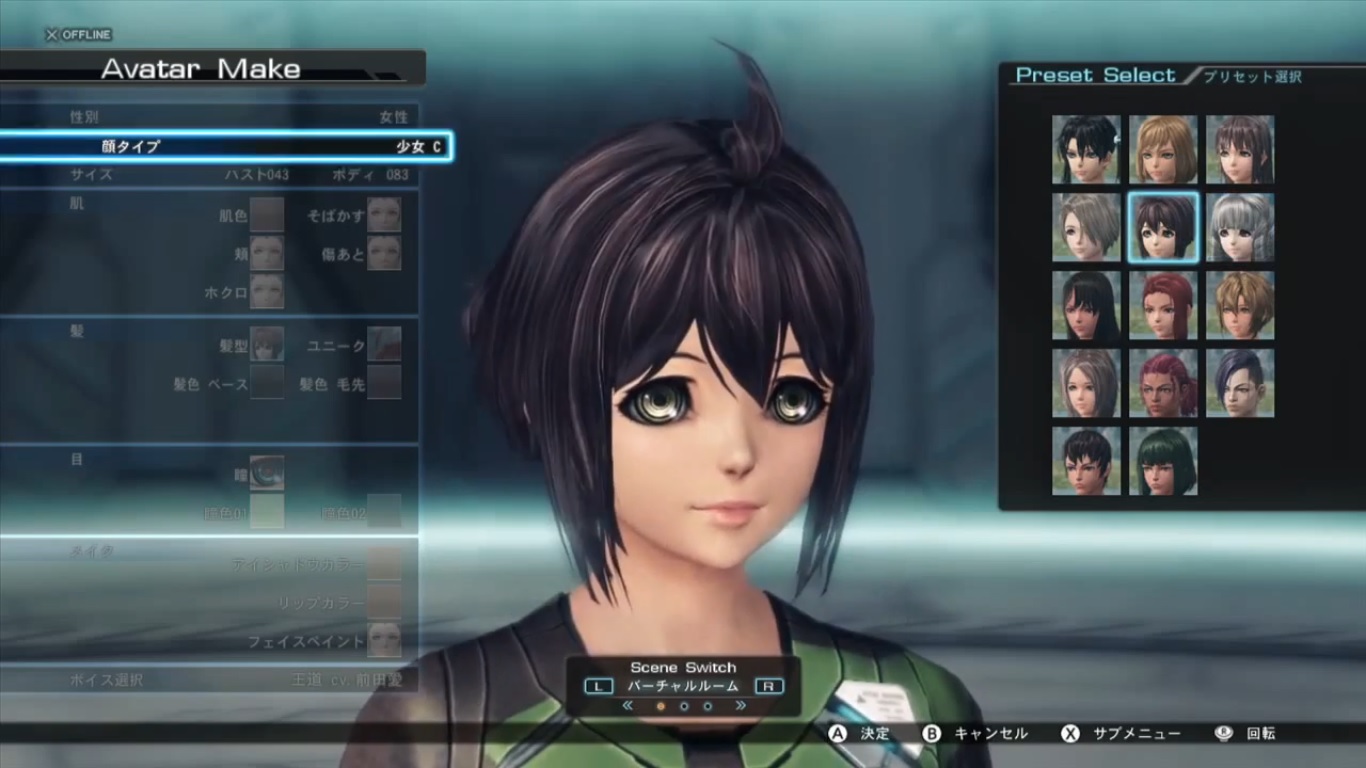Choose the ホクロ mole option

coord(266,291)
